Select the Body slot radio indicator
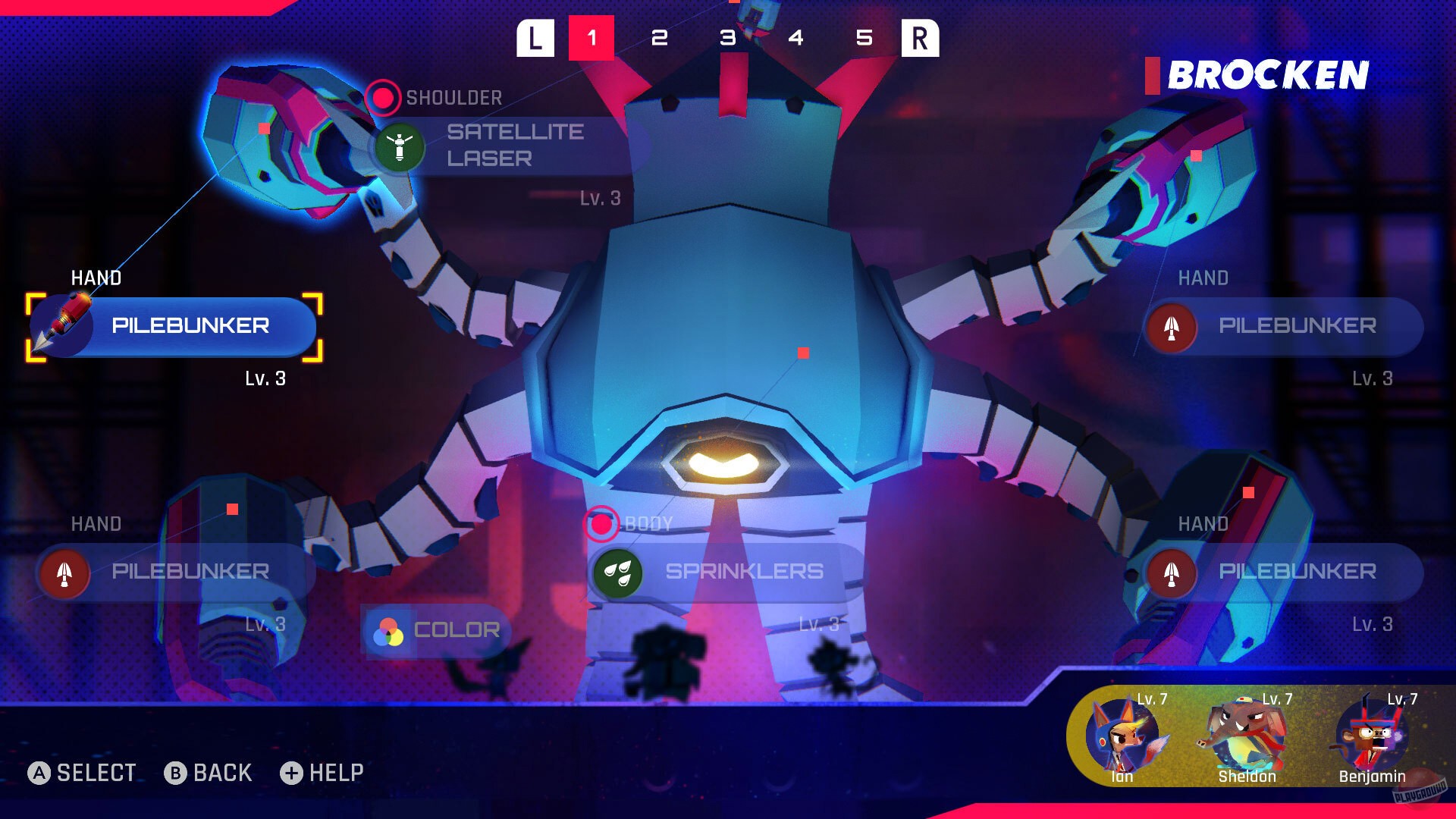Viewport: 1456px width, 819px height. [x=601, y=523]
